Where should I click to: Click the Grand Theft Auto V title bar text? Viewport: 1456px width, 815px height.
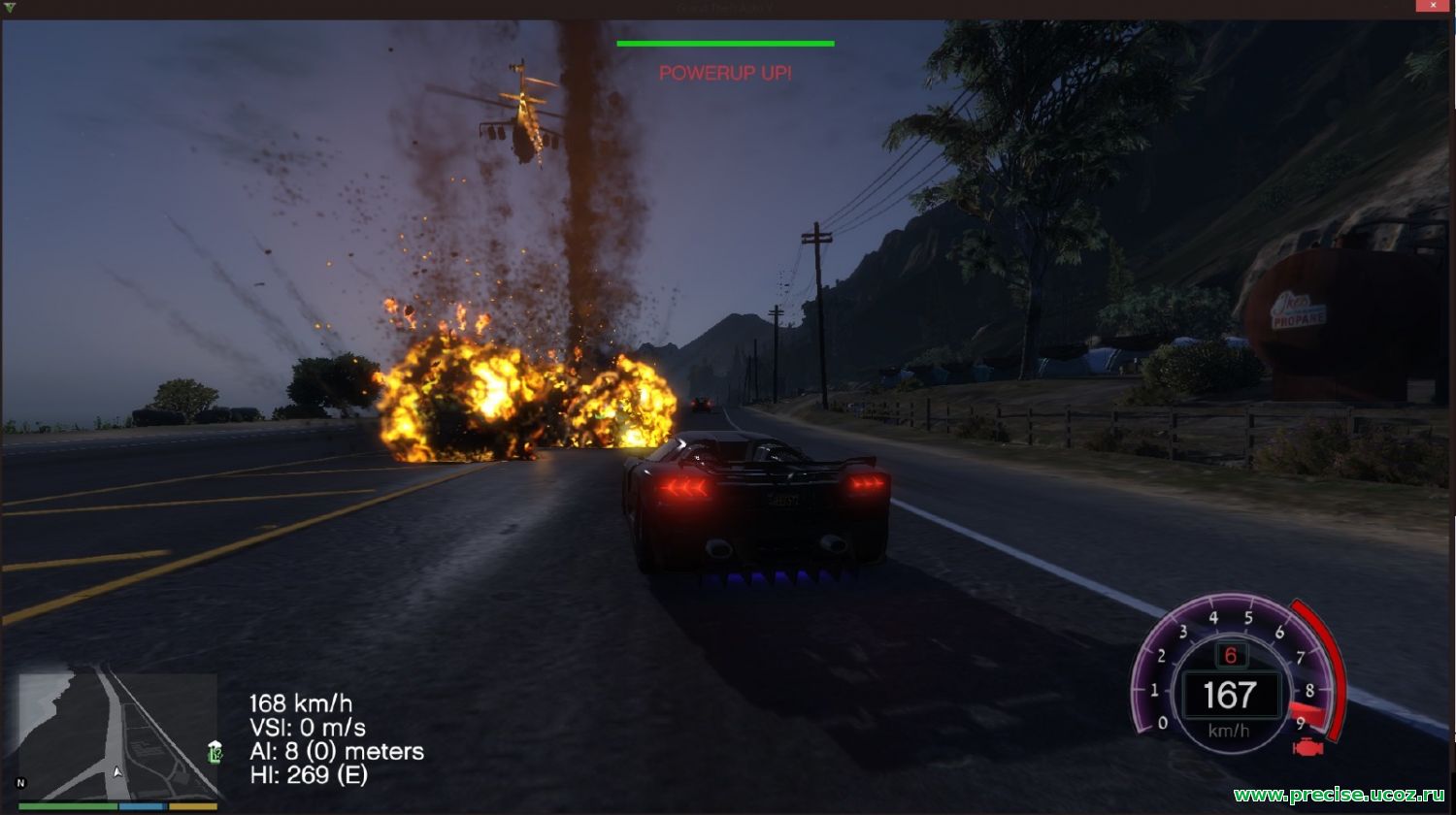click(724, 5)
